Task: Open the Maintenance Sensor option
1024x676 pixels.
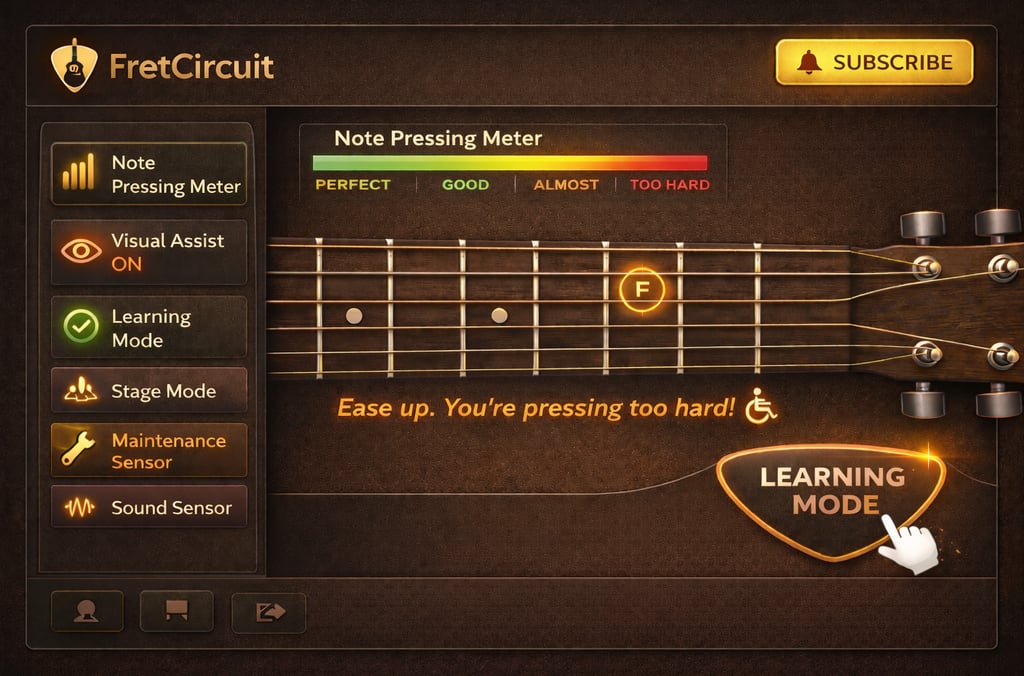Action: pos(148,451)
